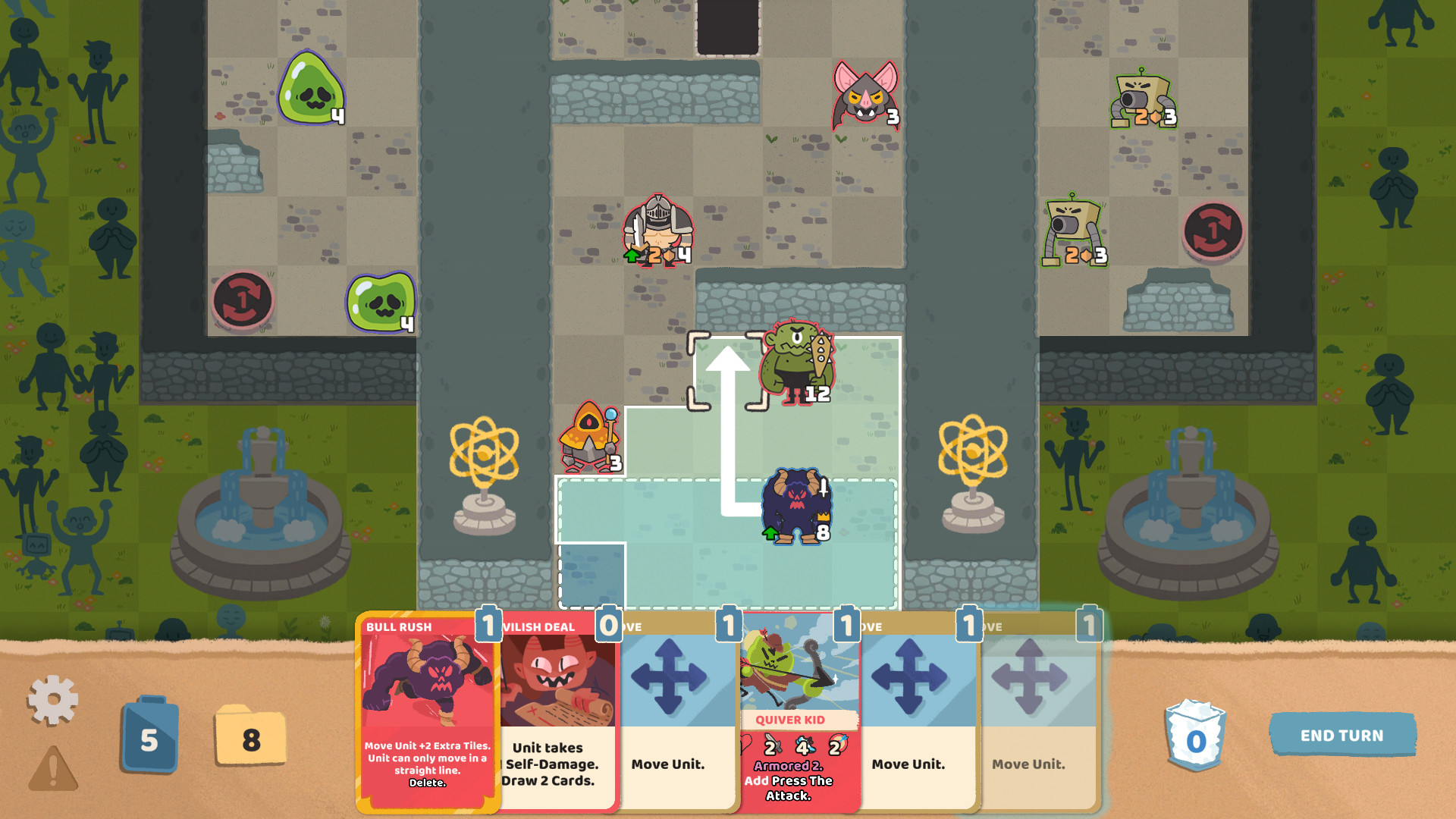
Task: Select the armored knight unit
Action: coord(658,231)
